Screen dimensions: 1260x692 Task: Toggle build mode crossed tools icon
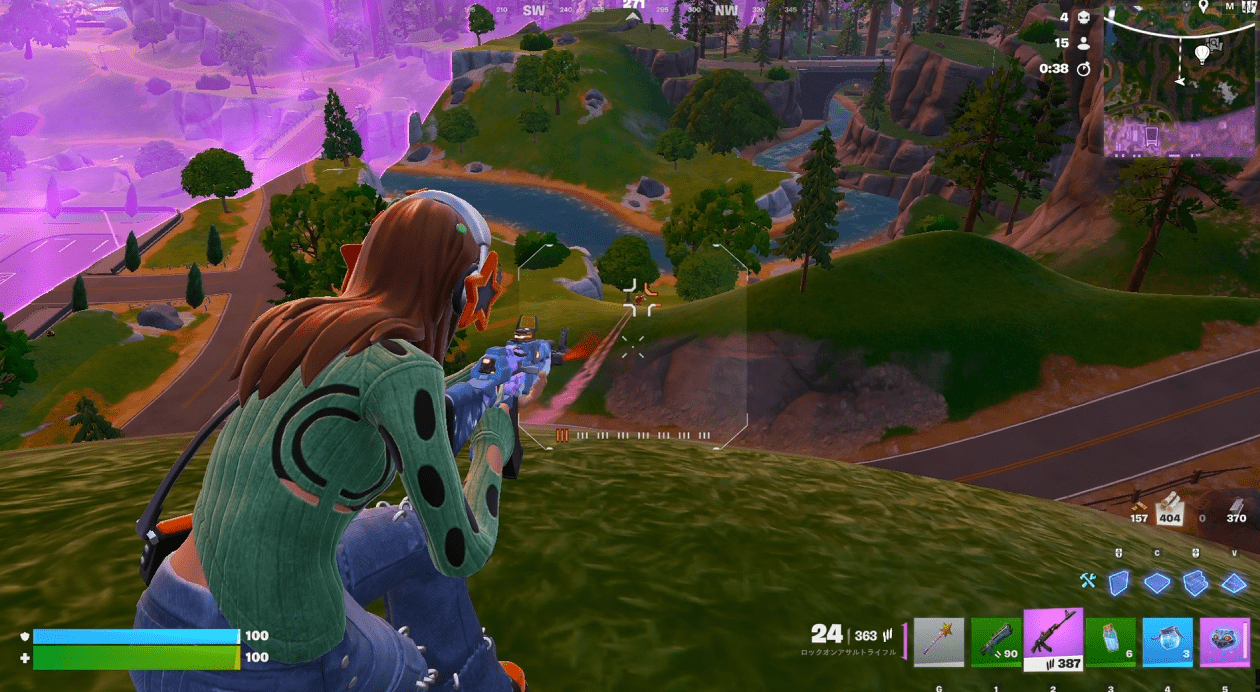tap(1089, 581)
